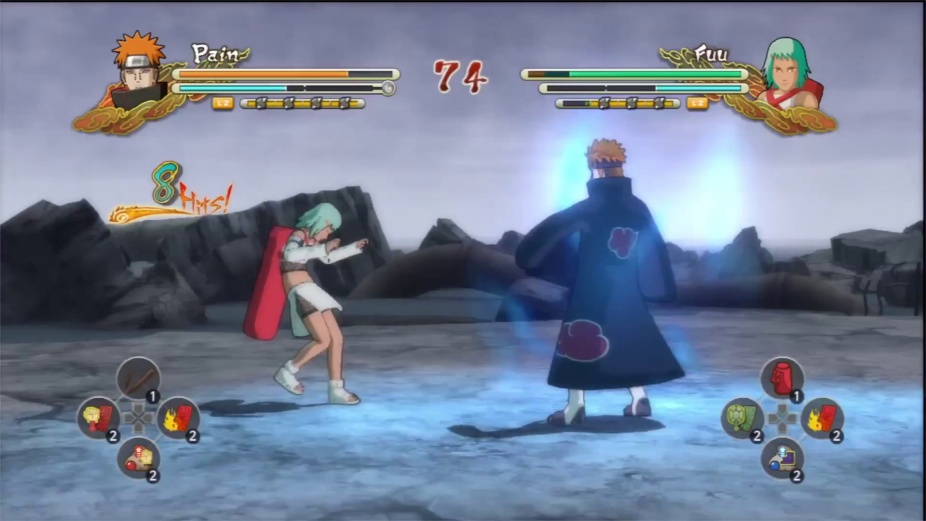This screenshot has width=926, height=521.
Task: Select the wooden sticks item slot
Action: coord(138,379)
